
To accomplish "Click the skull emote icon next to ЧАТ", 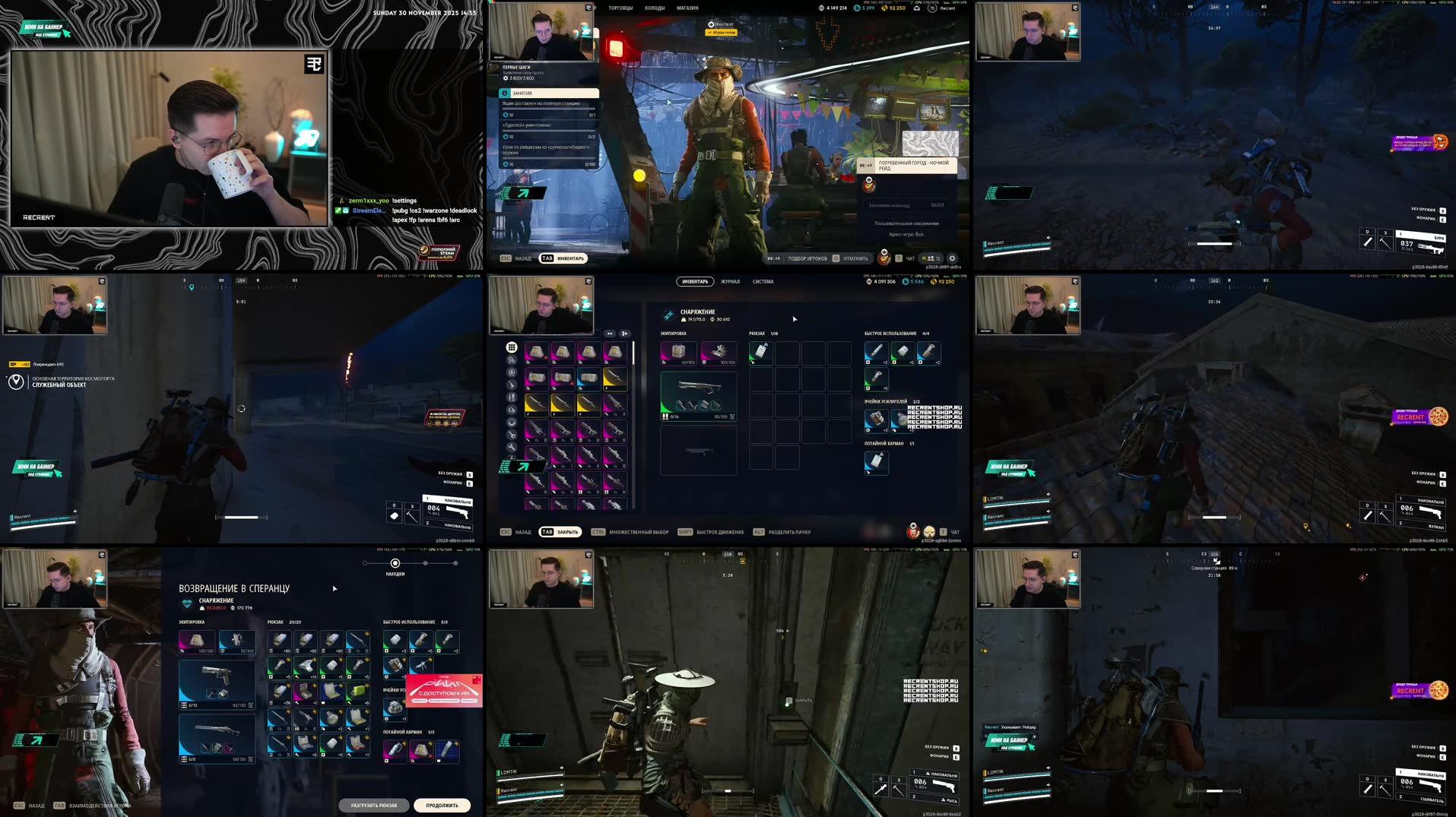I will [929, 531].
